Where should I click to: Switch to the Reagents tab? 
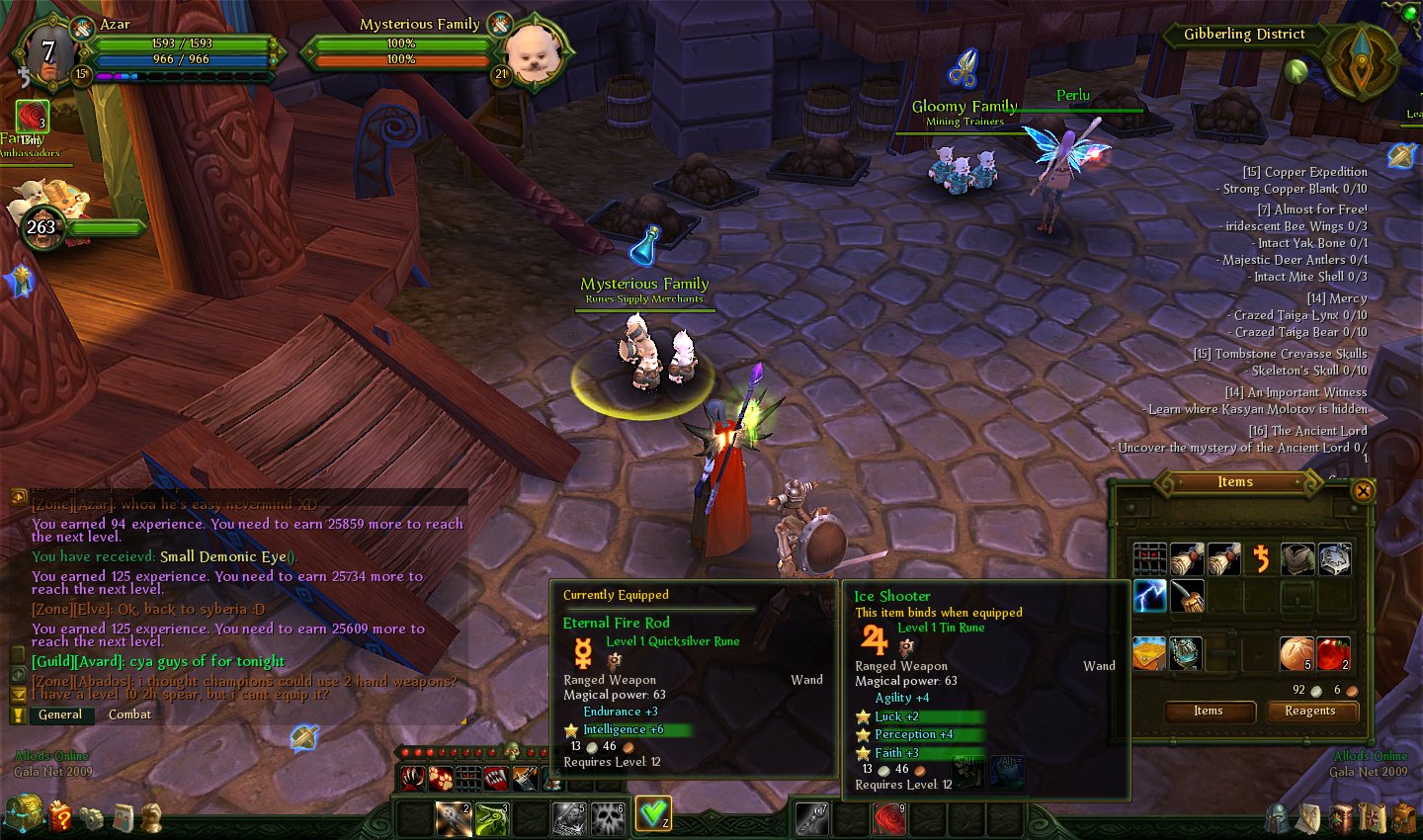pyautogui.click(x=1309, y=712)
